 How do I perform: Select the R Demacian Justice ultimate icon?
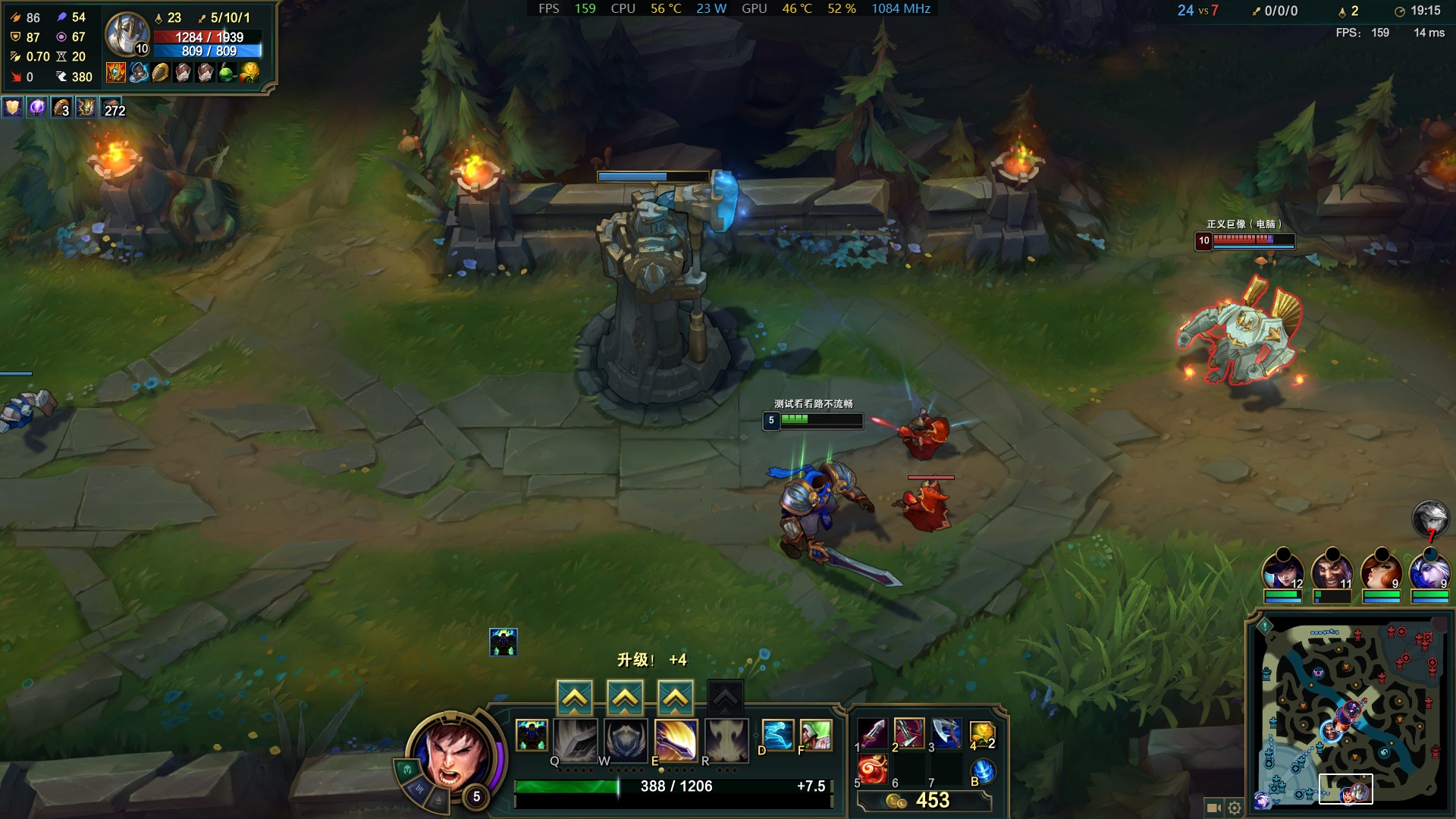726,739
